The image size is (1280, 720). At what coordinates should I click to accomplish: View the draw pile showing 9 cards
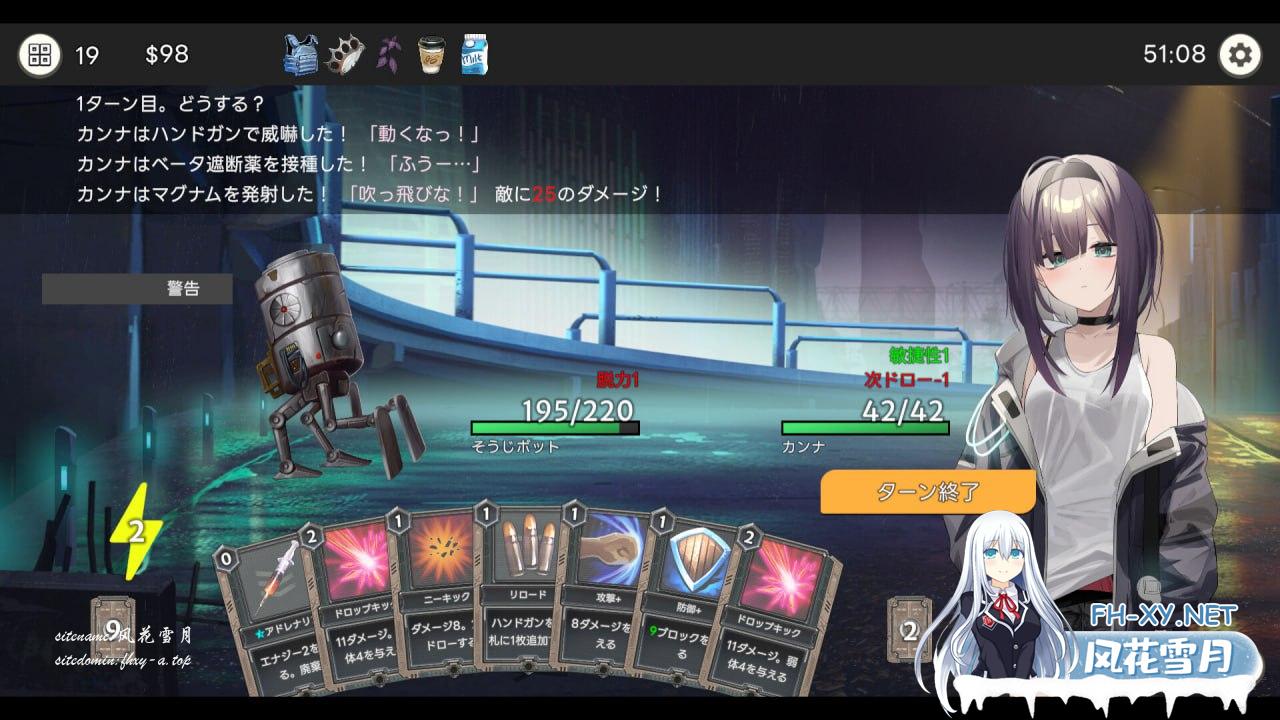coord(113,630)
